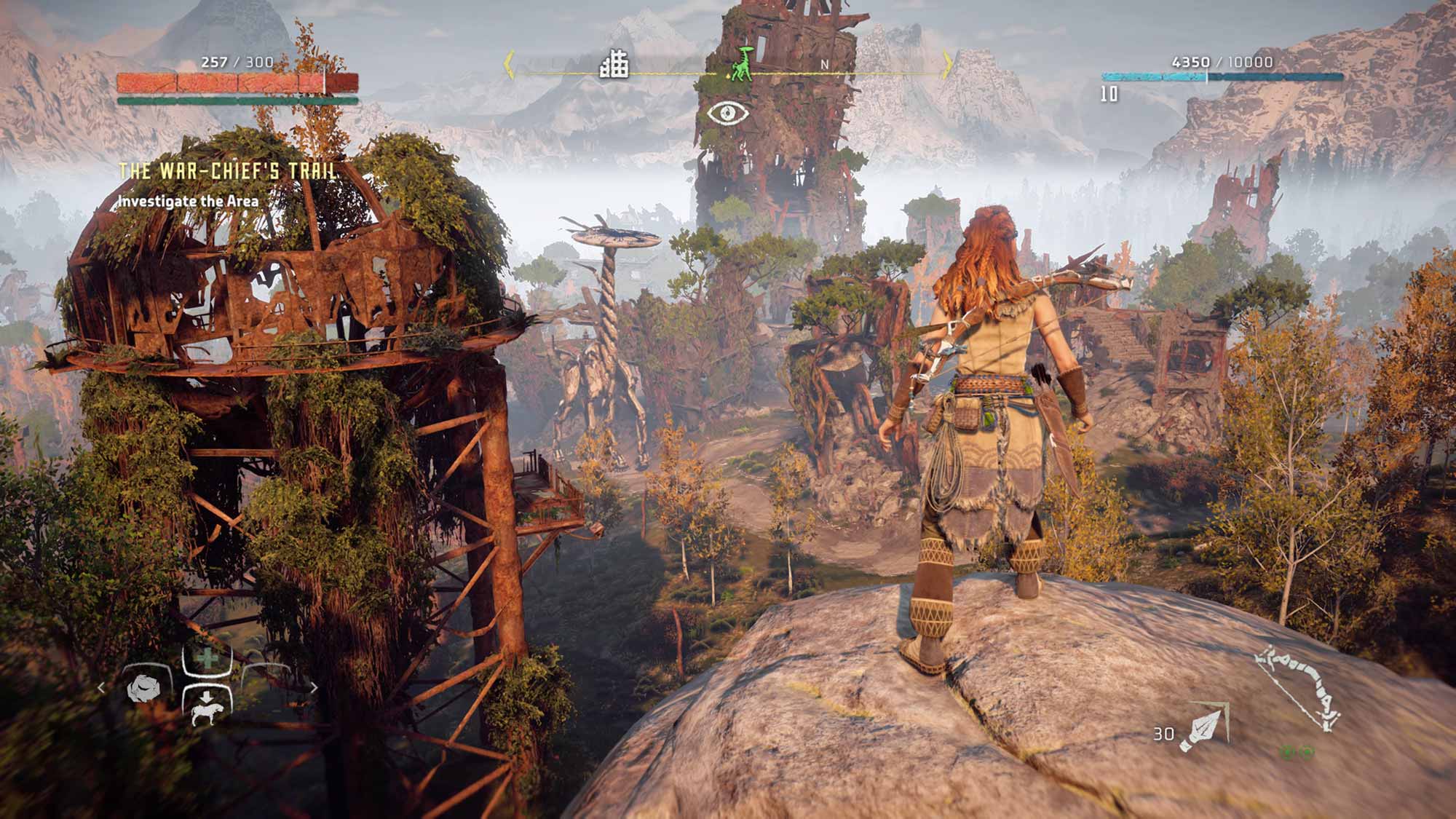The height and width of the screenshot is (819, 1456).
Task: Click the N north marker on the compass
Action: point(823,65)
